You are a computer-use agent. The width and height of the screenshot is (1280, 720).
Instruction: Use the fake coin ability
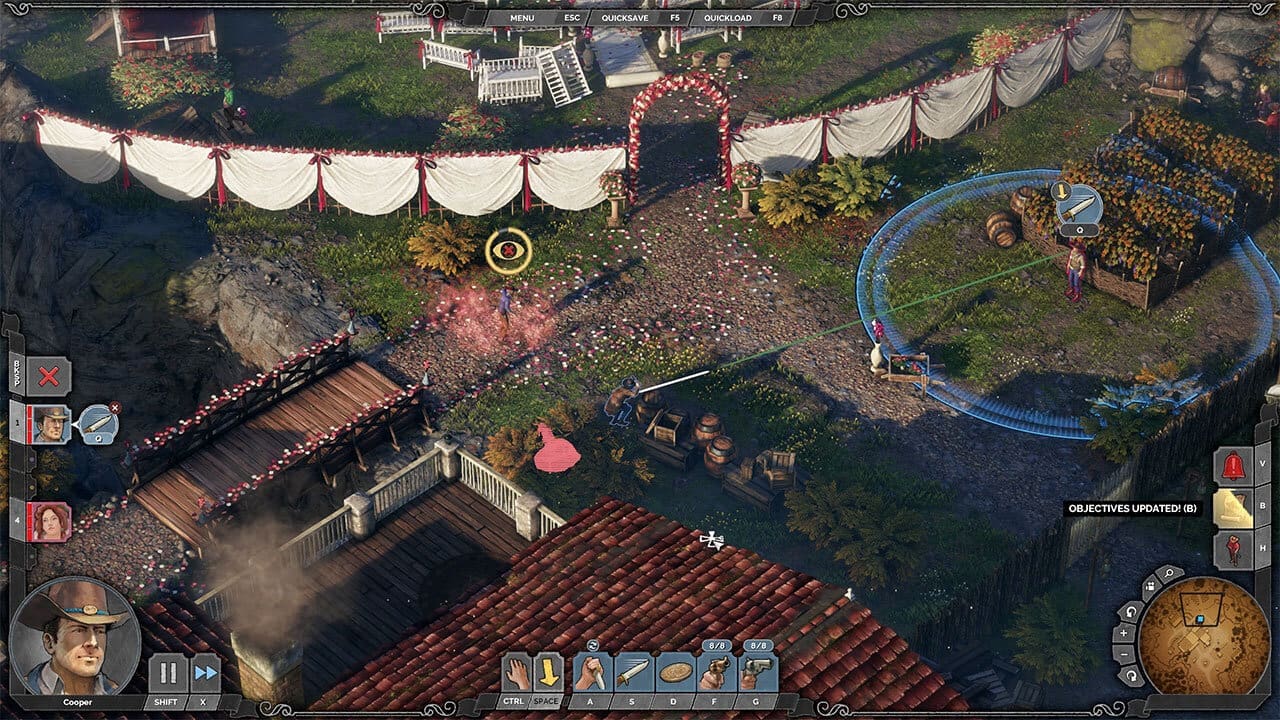click(675, 672)
